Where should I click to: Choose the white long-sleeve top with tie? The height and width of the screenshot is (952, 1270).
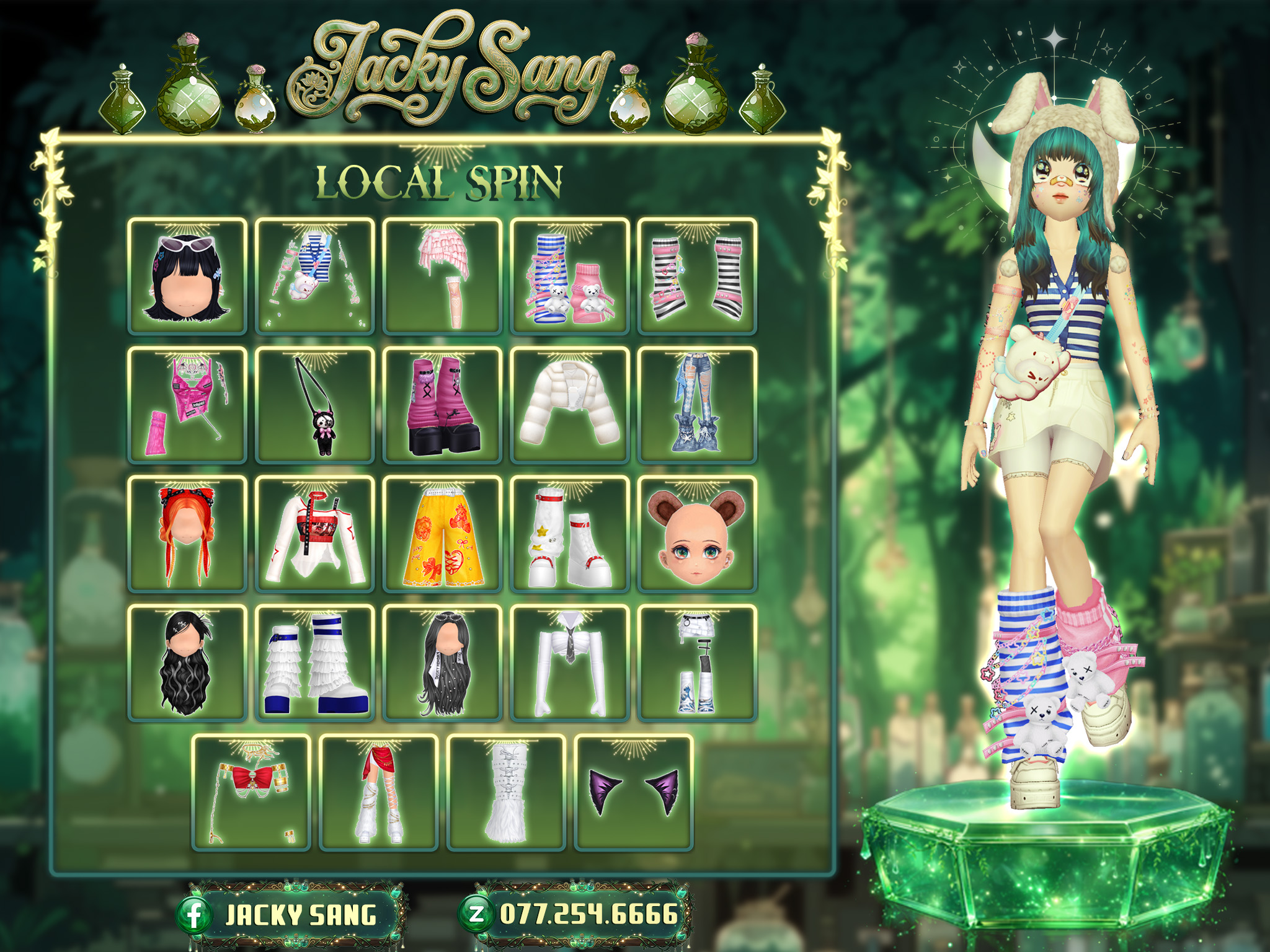tap(570, 663)
